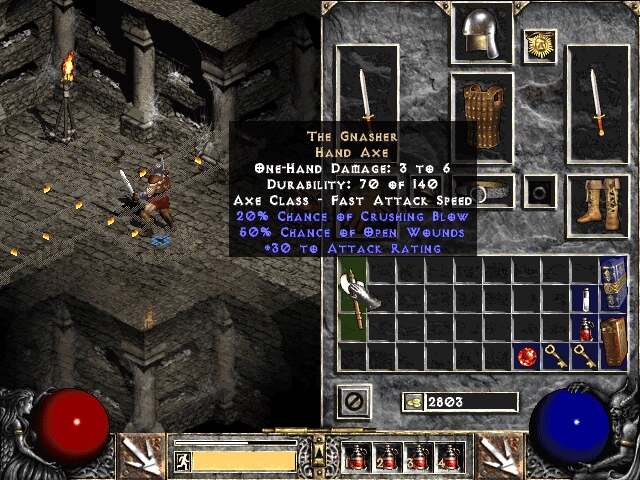Toggle the run/walk button

point(183,460)
